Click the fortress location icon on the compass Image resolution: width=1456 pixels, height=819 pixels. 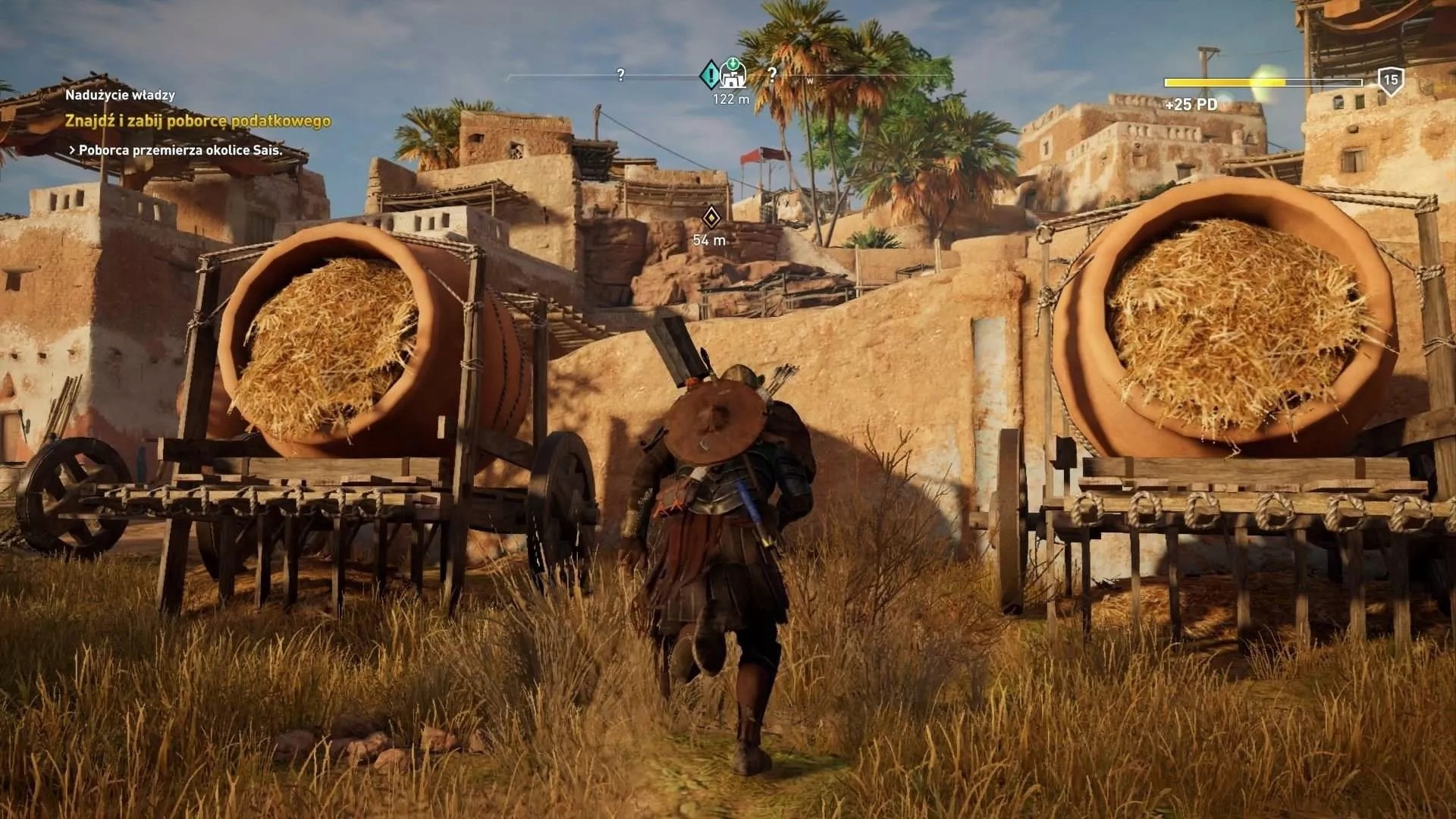tap(733, 74)
